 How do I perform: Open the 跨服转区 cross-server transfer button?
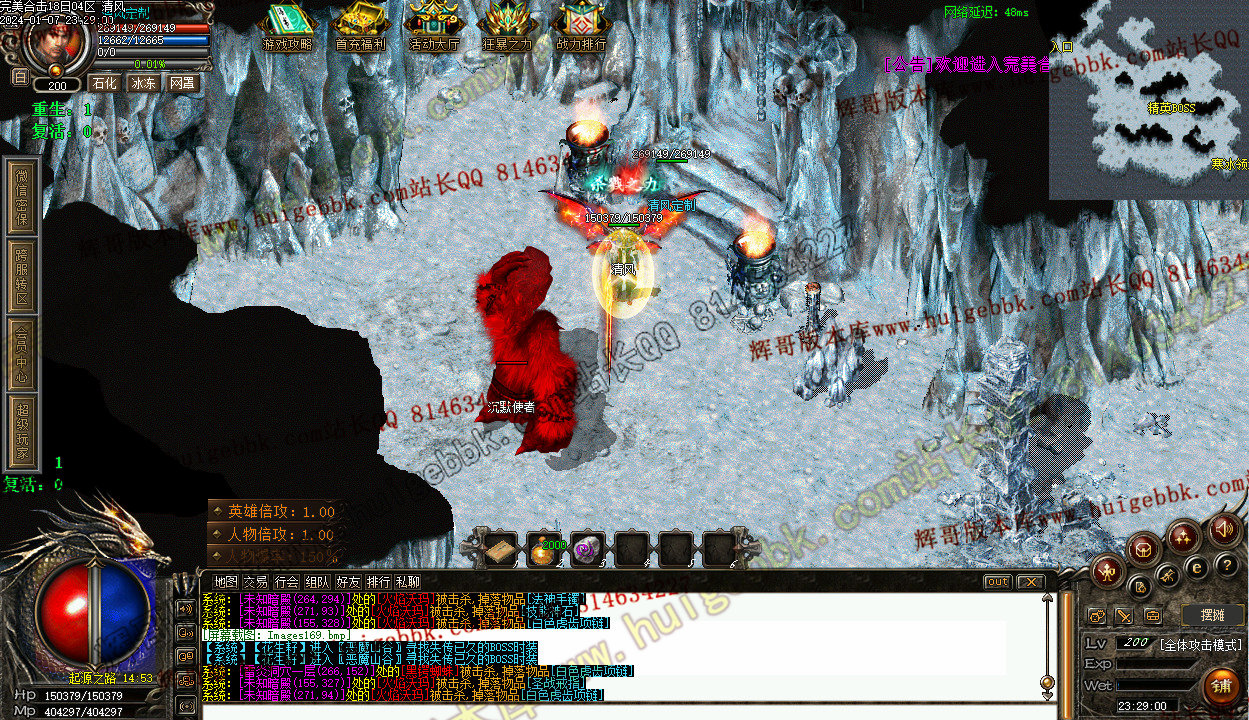(x=22, y=277)
